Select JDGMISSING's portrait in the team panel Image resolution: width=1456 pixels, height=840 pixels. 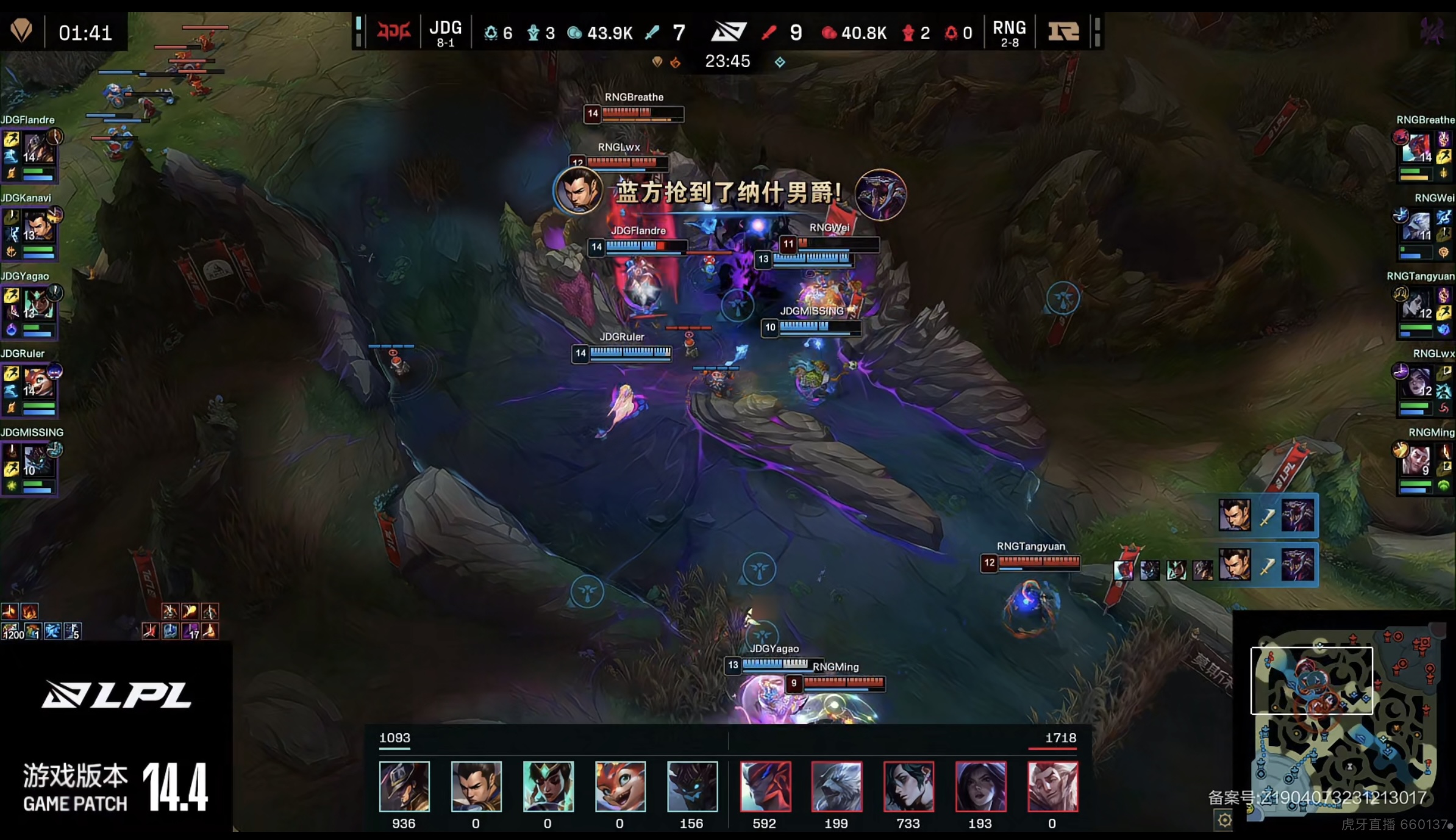[38, 462]
